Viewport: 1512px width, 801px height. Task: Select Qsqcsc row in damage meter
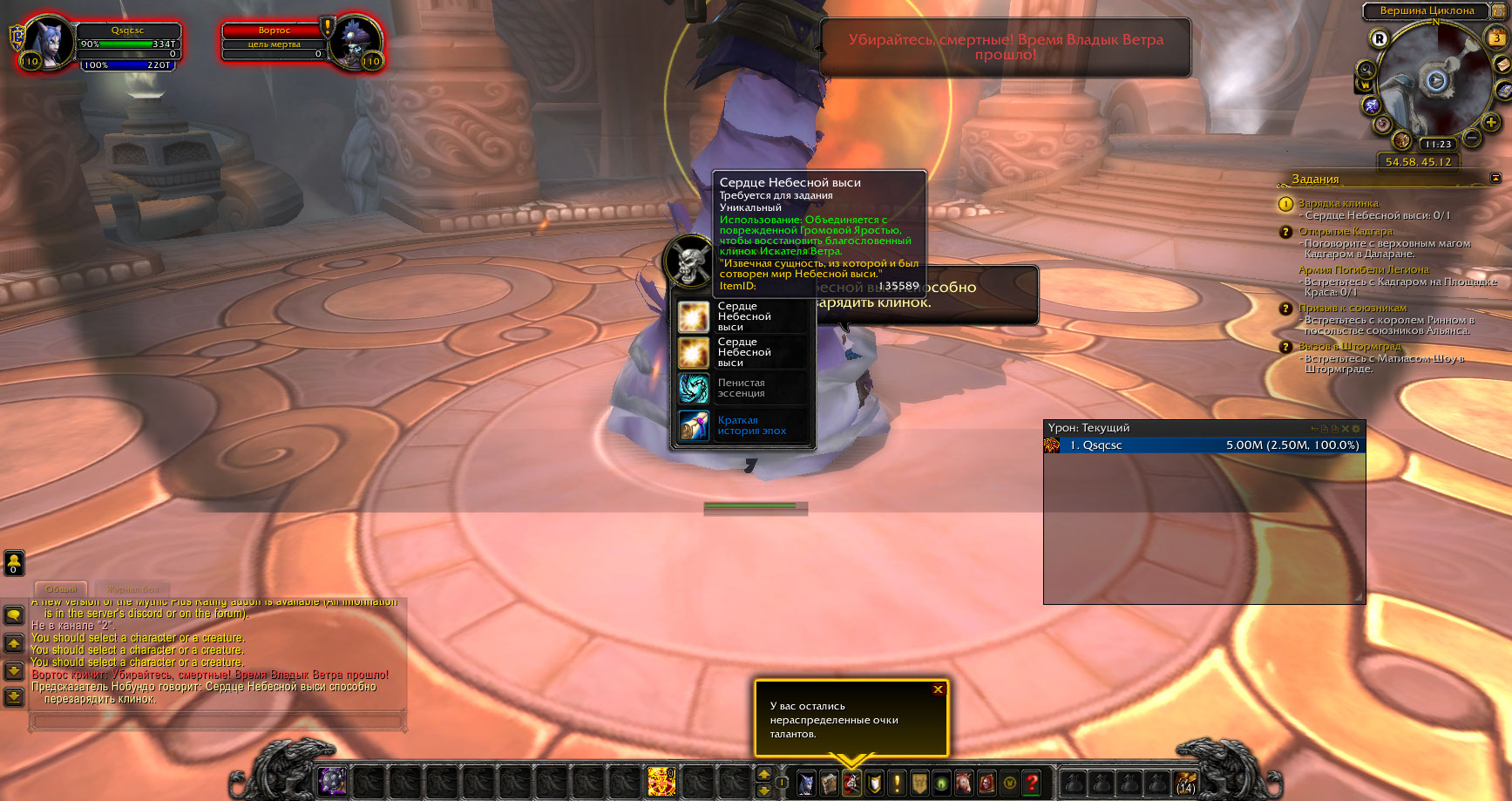click(x=1203, y=445)
